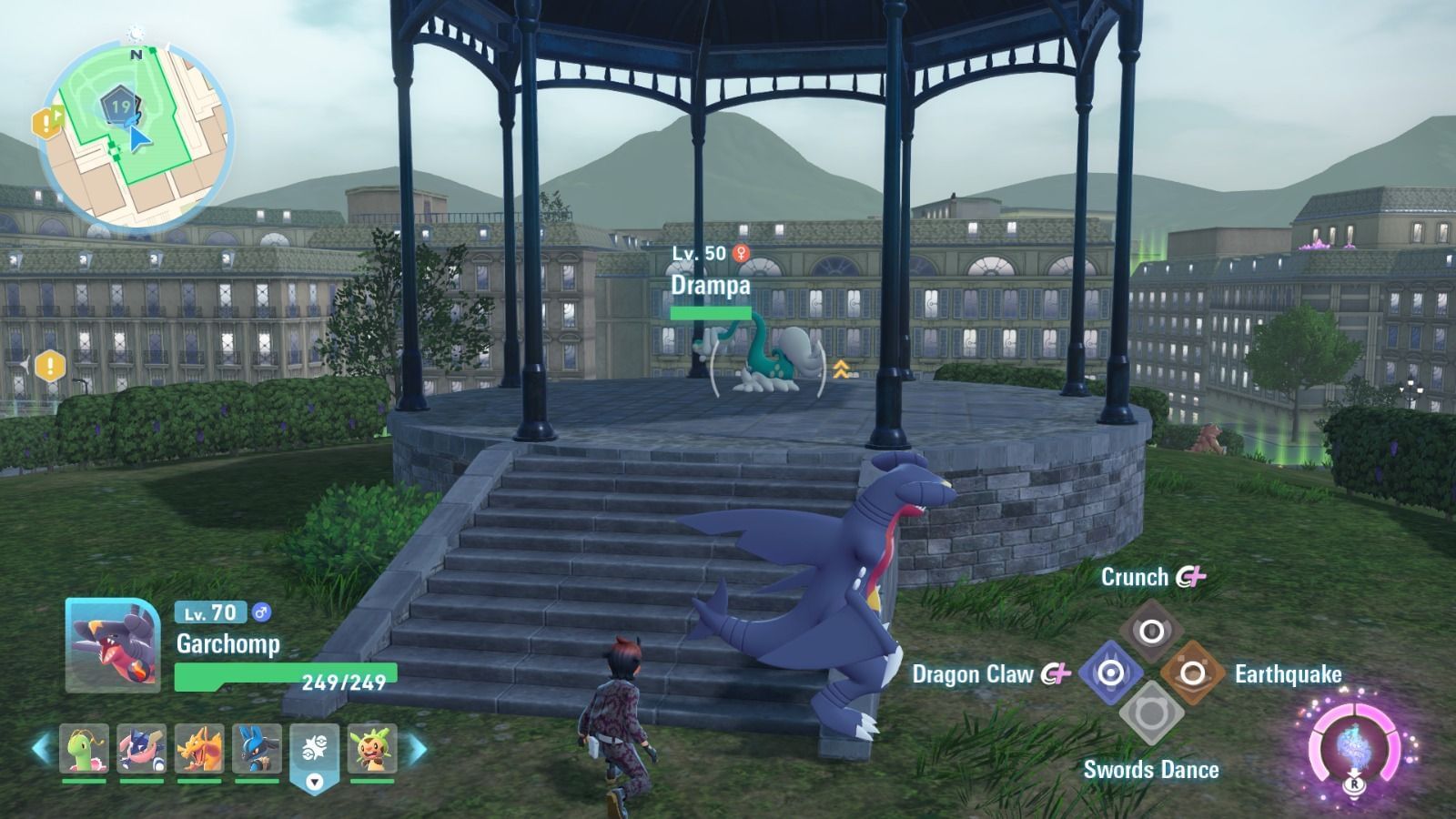The image size is (1456, 819).
Task: Use the Dragon Claw move
Action: tap(1110, 673)
